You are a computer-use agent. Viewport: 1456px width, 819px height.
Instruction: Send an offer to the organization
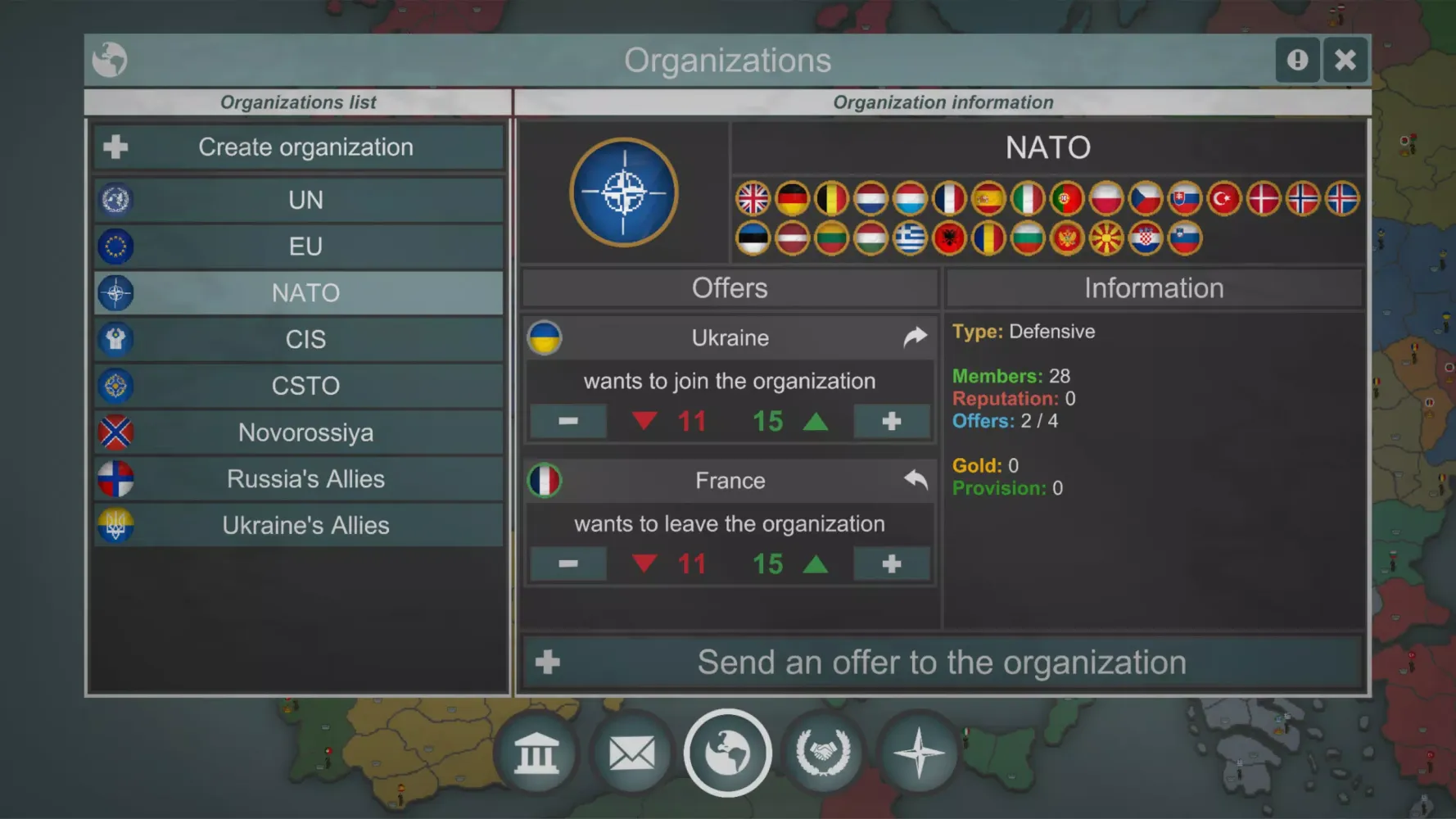[942, 662]
